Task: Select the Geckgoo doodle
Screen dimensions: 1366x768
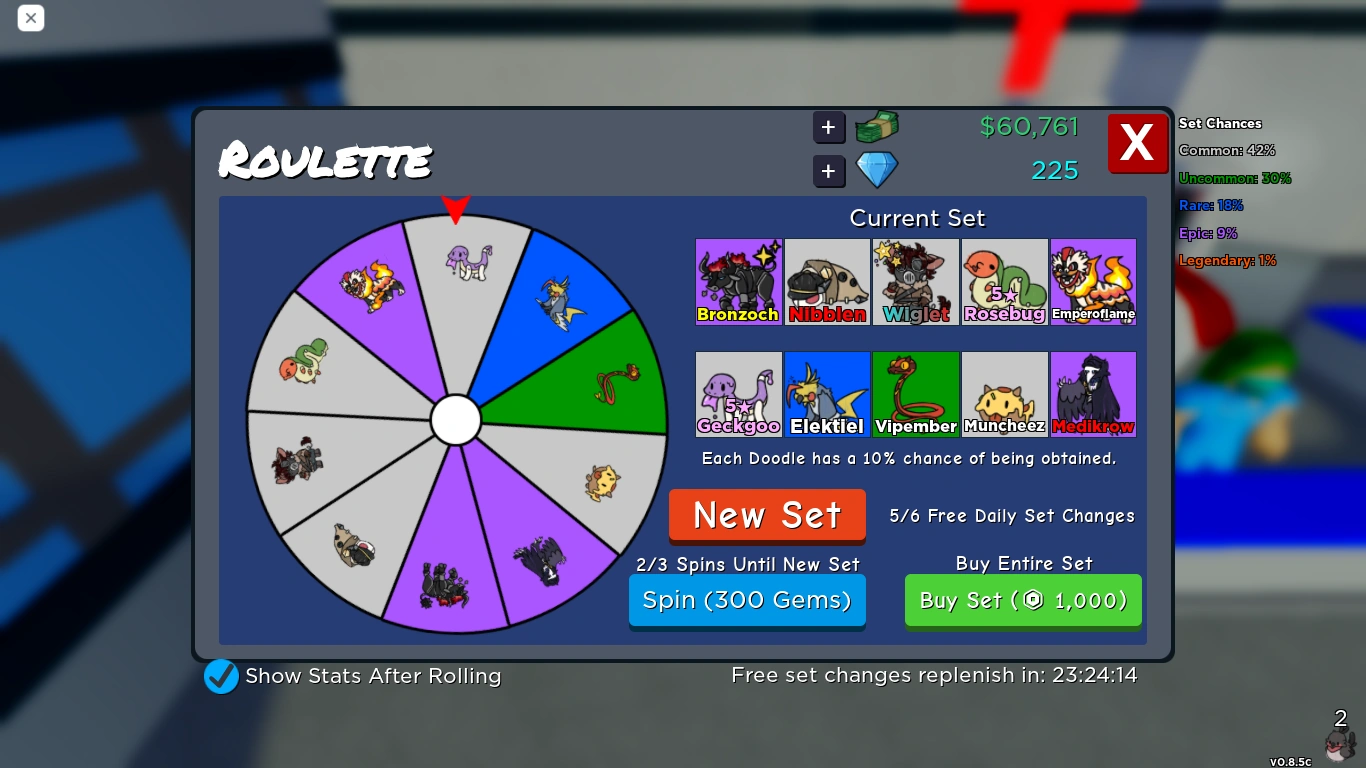Action: pos(738,394)
